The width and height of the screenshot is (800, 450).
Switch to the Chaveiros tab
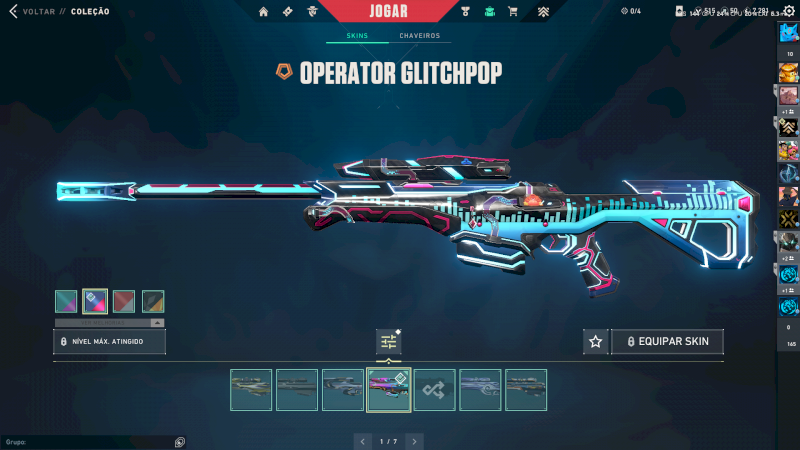[420, 36]
